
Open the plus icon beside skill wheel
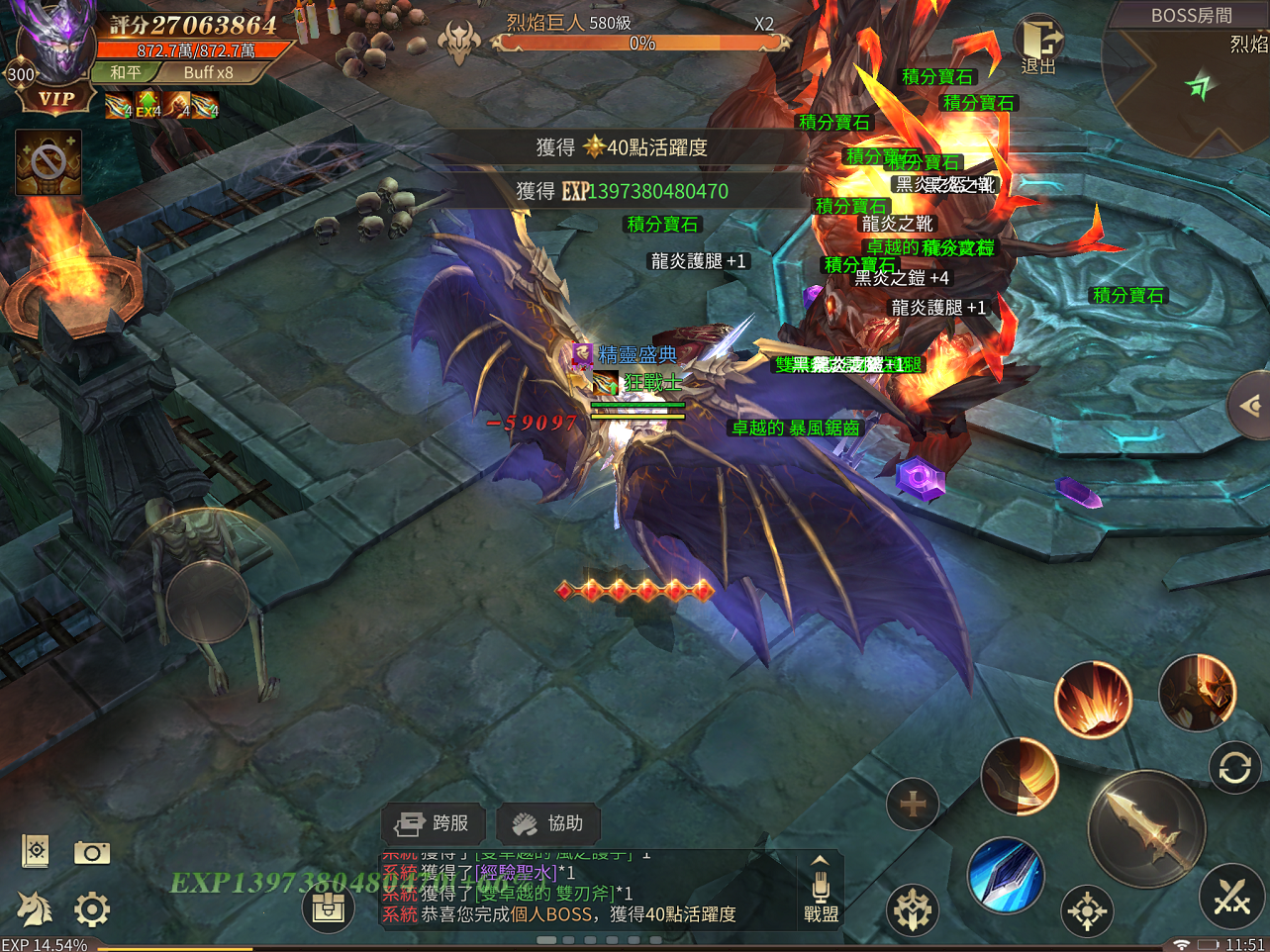912,805
